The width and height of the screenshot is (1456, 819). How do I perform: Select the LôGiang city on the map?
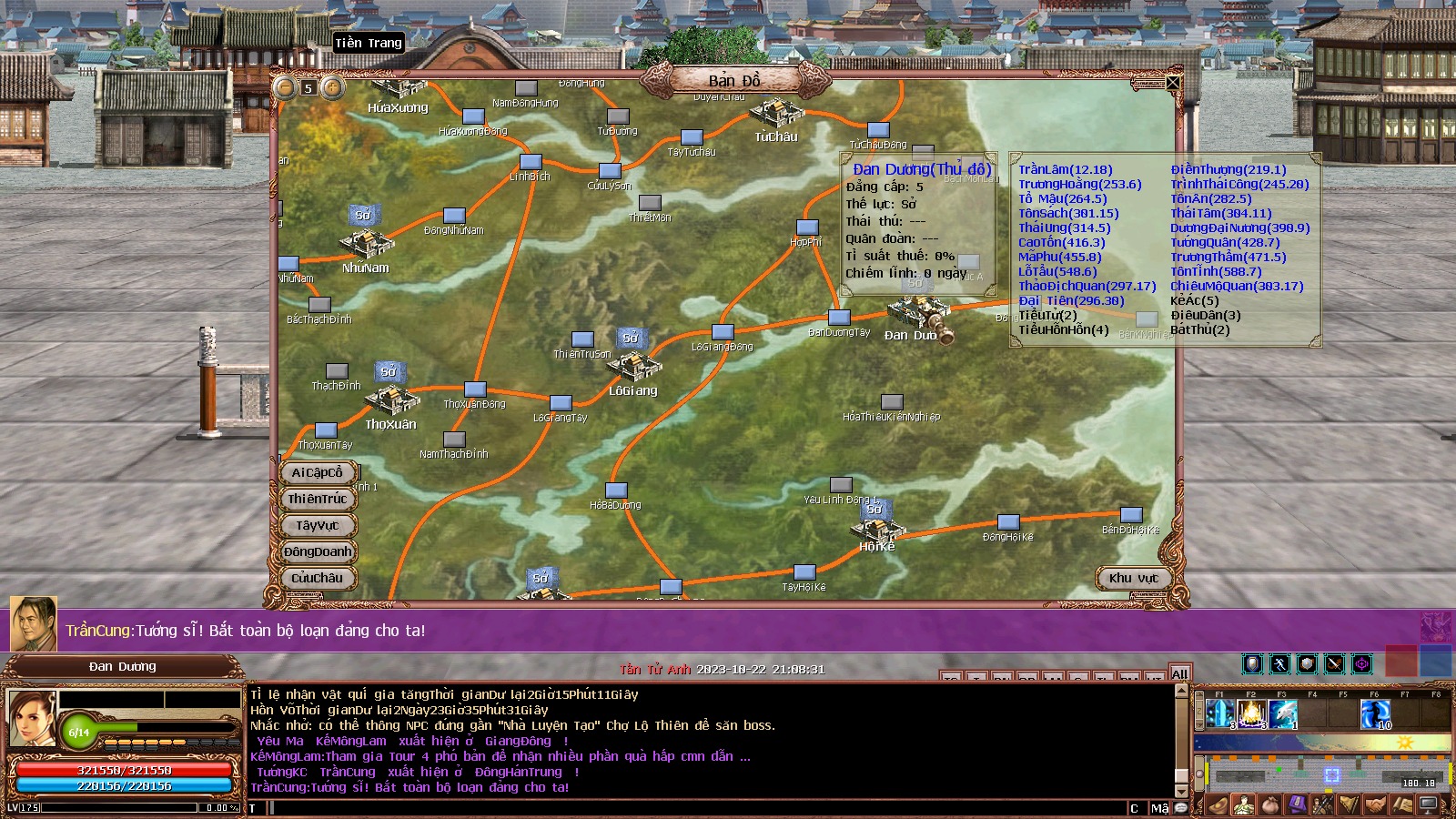(633, 369)
